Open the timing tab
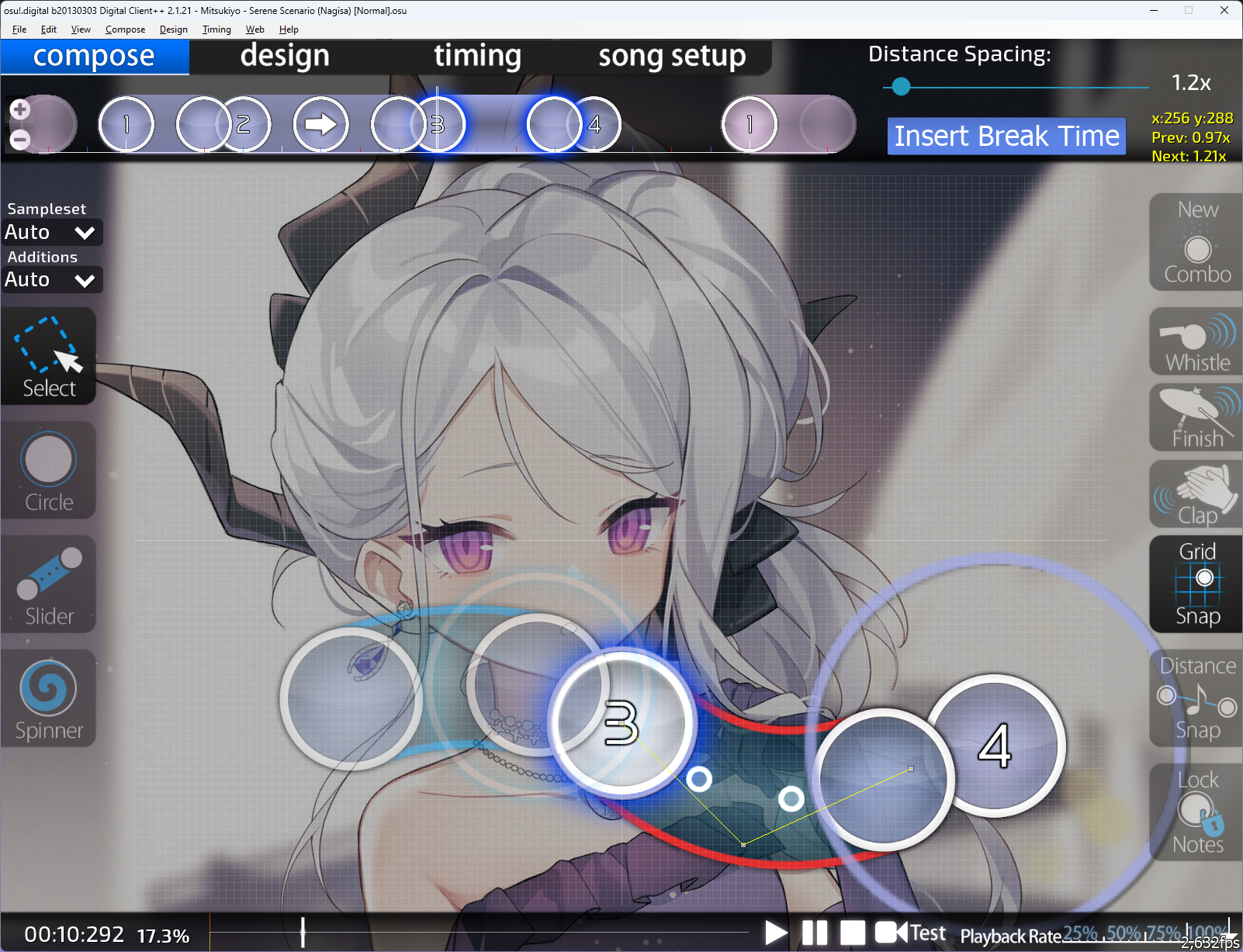 tap(477, 57)
